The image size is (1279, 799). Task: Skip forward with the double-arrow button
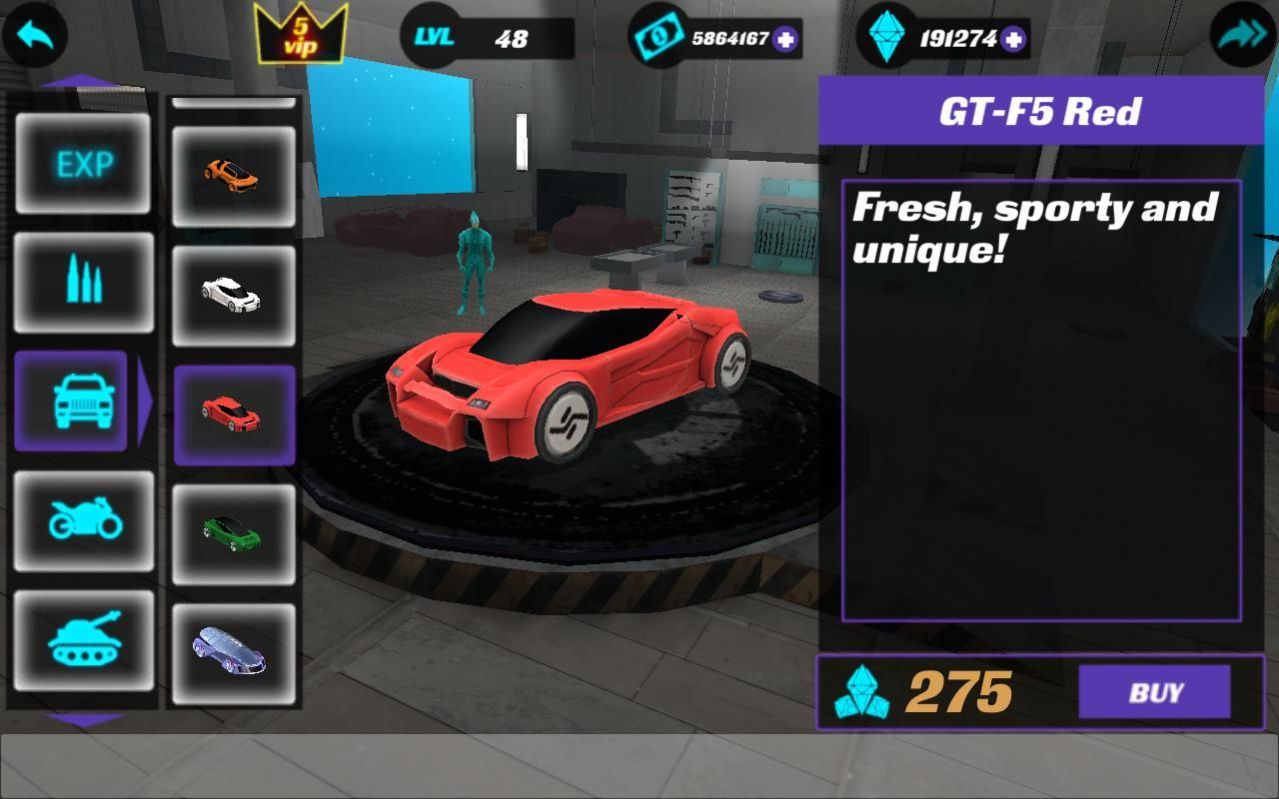[1243, 36]
